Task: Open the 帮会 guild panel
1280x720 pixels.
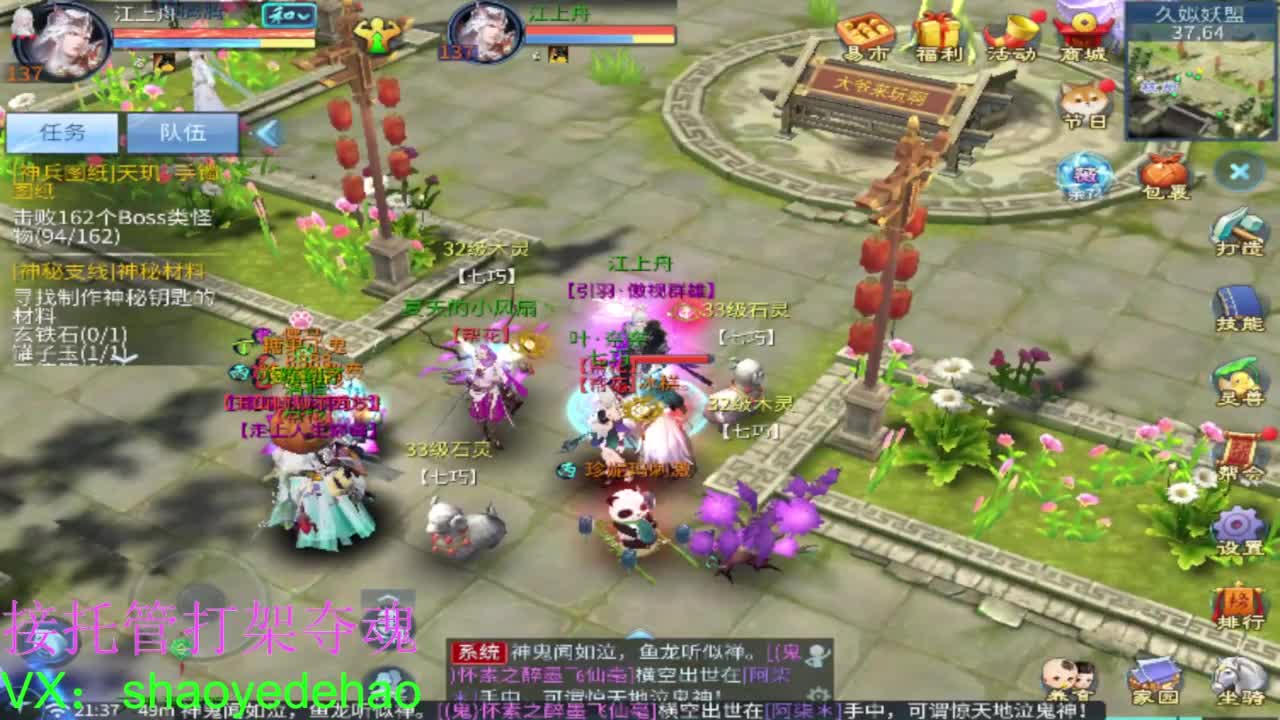Action: coord(1239,452)
